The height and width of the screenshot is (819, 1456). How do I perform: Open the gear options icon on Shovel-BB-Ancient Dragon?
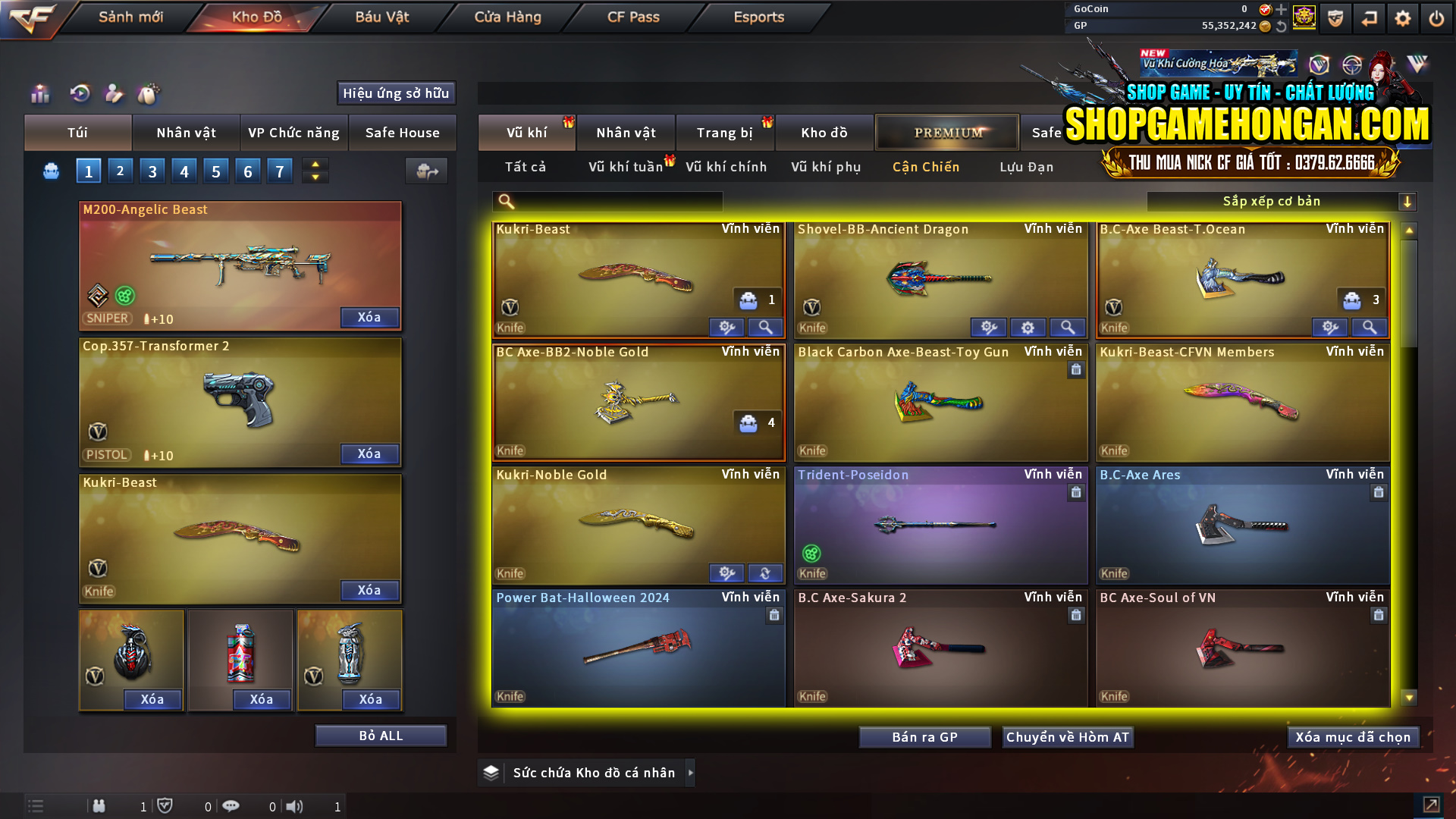1028,327
